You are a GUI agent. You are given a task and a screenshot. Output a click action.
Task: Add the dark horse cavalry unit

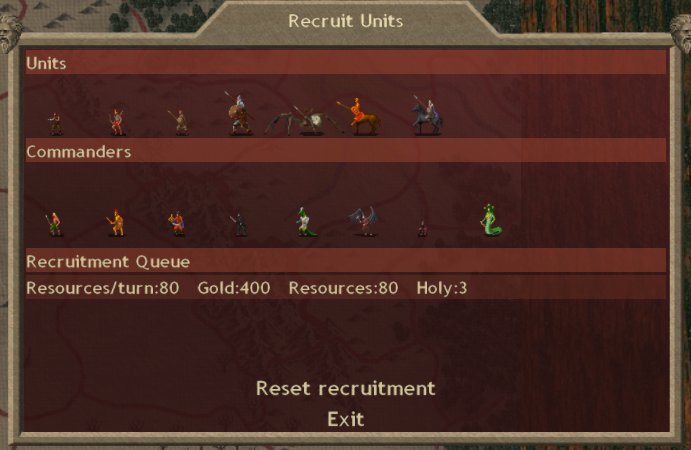coord(426,117)
